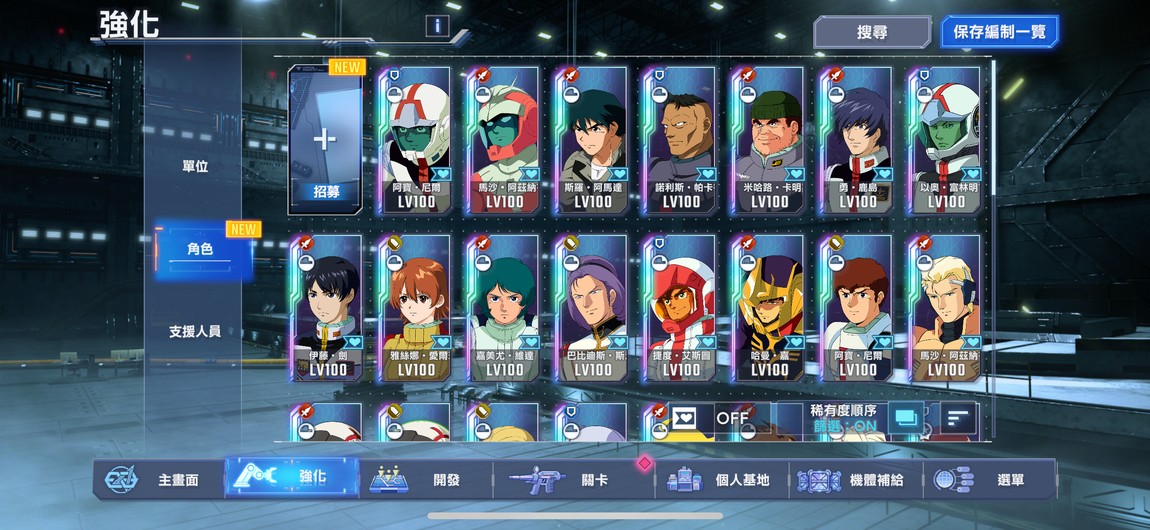Screen dimensions: 1150x530
Task: Open the sort order lines button
Action: [x=958, y=418]
